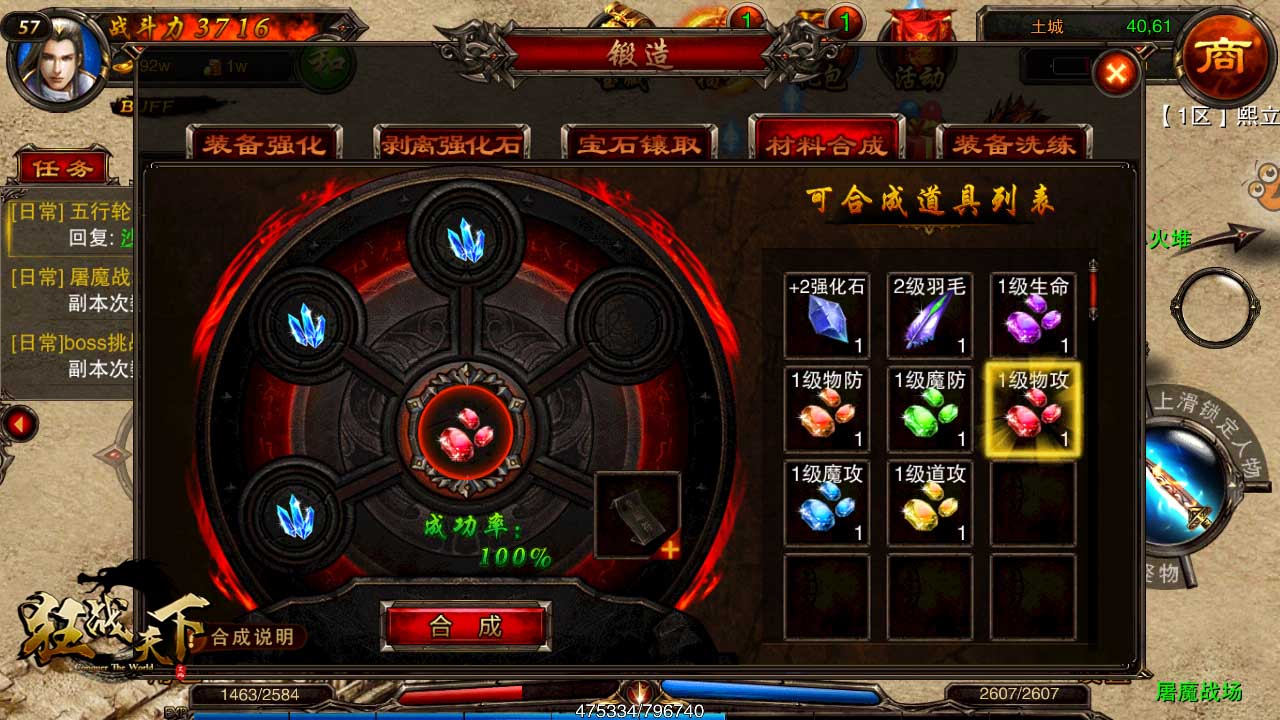Viewport: 1280px width, 720px height.
Task: Open the 任务 quest panel
Action: tap(62, 168)
